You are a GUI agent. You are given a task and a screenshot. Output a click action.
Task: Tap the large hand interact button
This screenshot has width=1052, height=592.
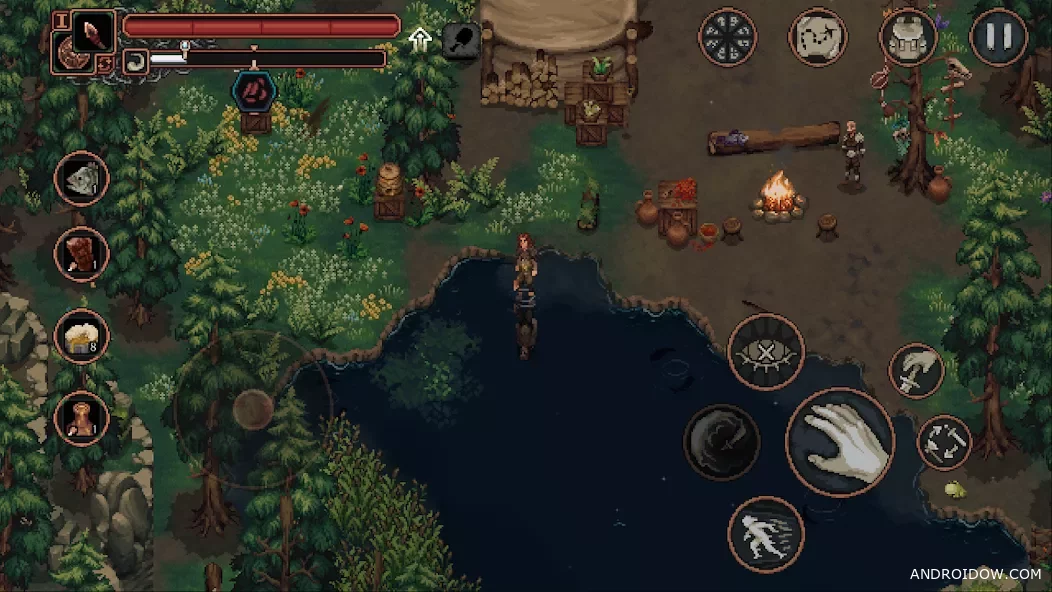[840, 441]
